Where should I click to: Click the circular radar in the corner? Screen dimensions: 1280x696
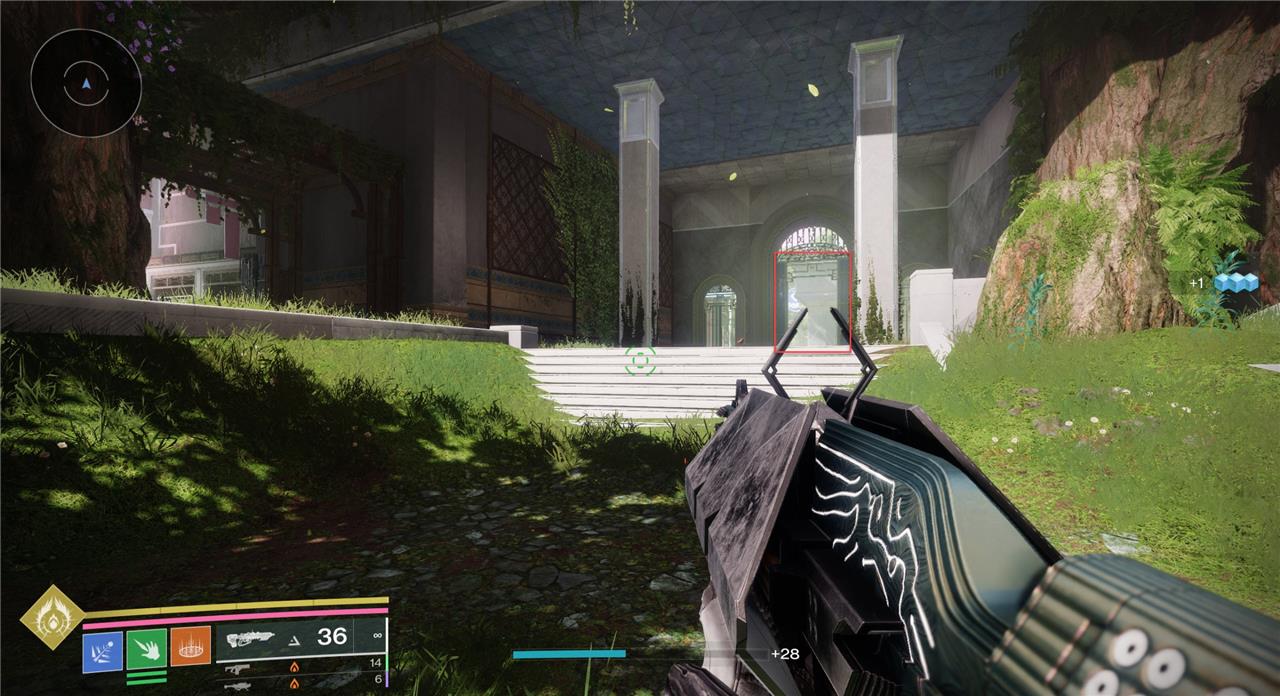pyautogui.click(x=86, y=84)
